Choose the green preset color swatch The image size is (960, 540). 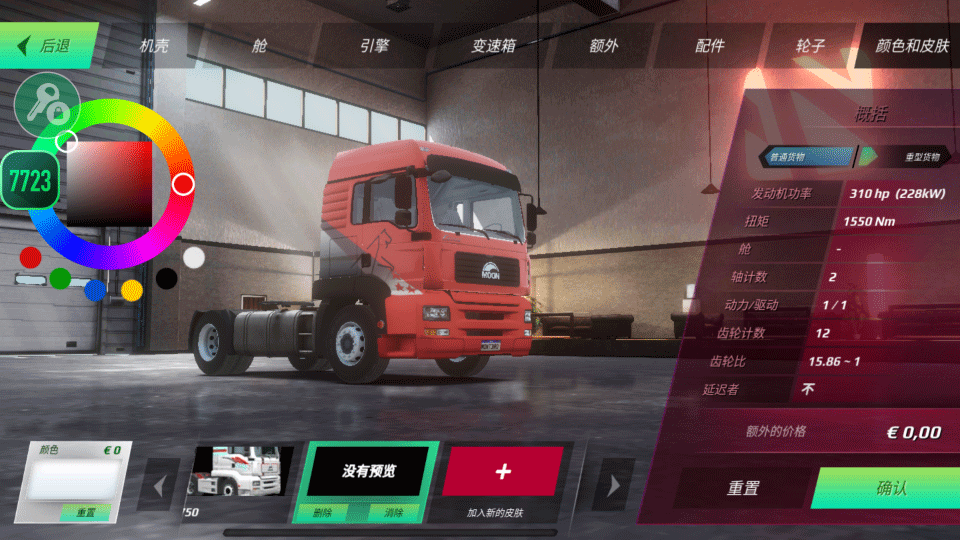point(60,278)
